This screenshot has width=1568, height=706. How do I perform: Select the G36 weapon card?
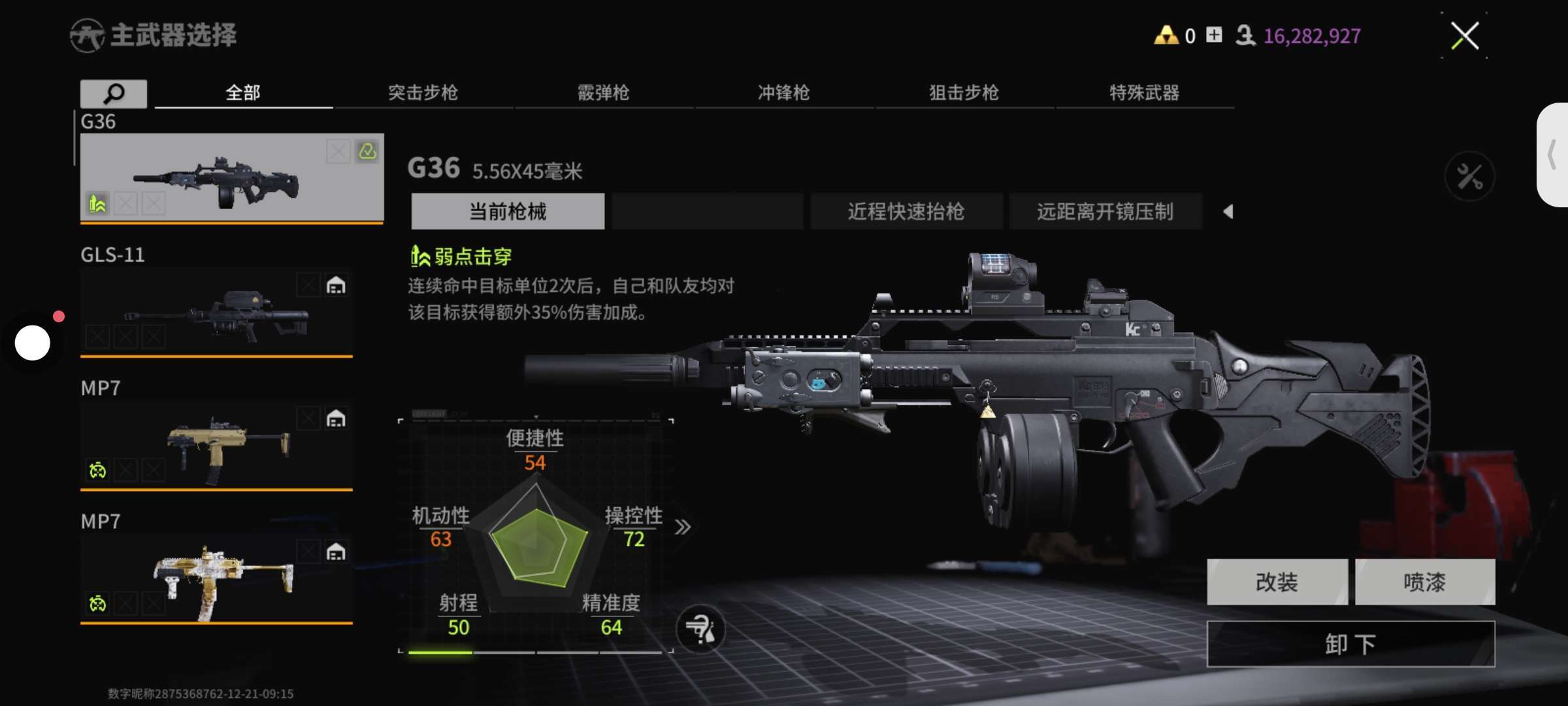pos(232,177)
